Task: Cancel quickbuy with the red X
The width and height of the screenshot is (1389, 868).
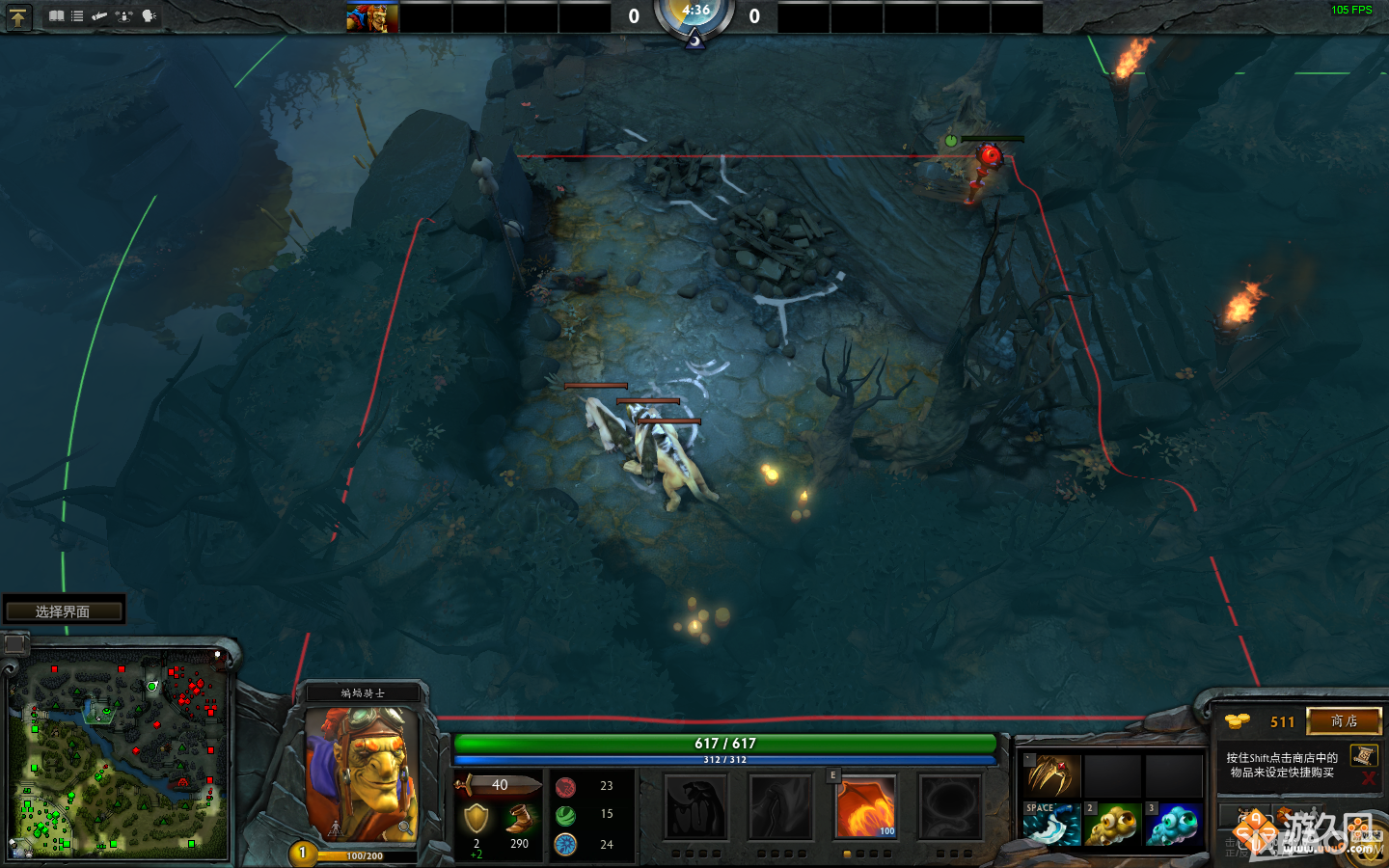Action: [x=1369, y=777]
